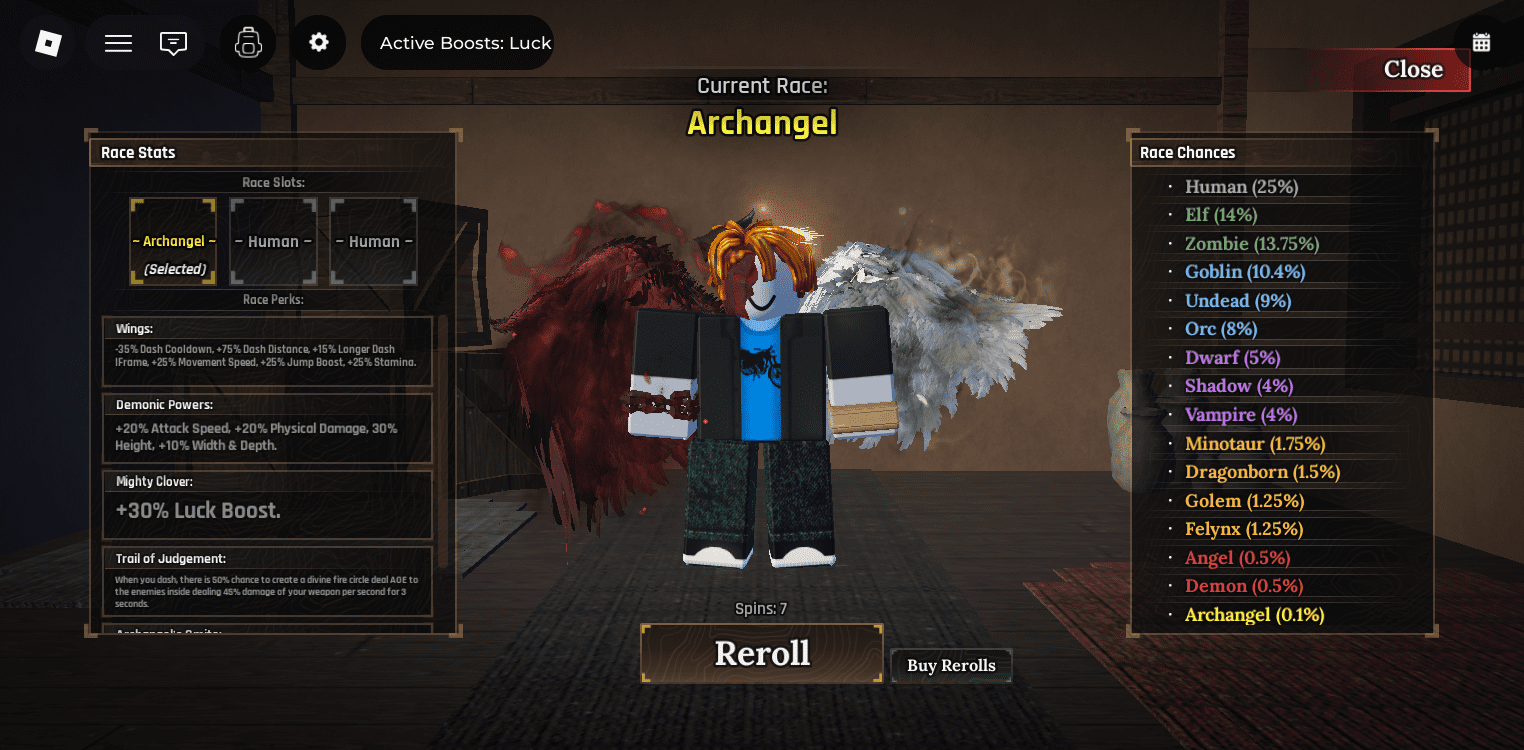Click the Active Boosts: Luck indicator
The image size is (1524, 750).
pos(457,42)
